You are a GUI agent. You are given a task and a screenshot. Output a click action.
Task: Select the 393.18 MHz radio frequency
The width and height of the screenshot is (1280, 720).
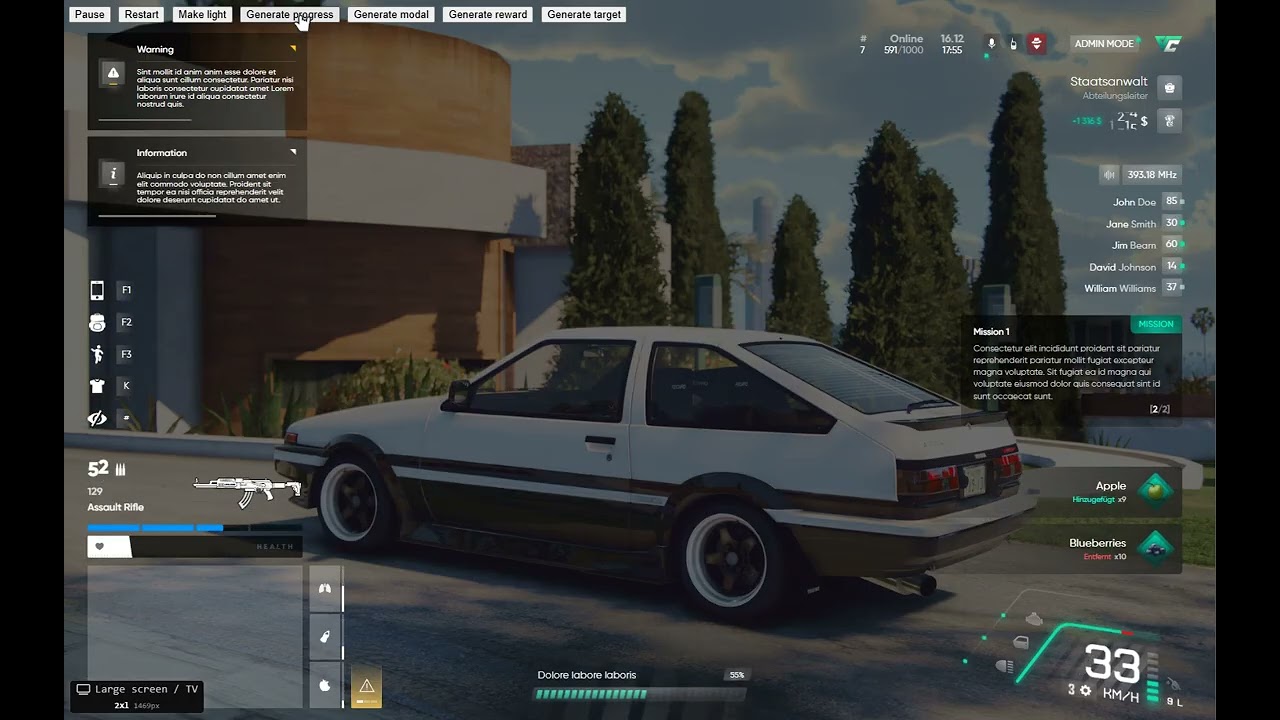click(1152, 175)
